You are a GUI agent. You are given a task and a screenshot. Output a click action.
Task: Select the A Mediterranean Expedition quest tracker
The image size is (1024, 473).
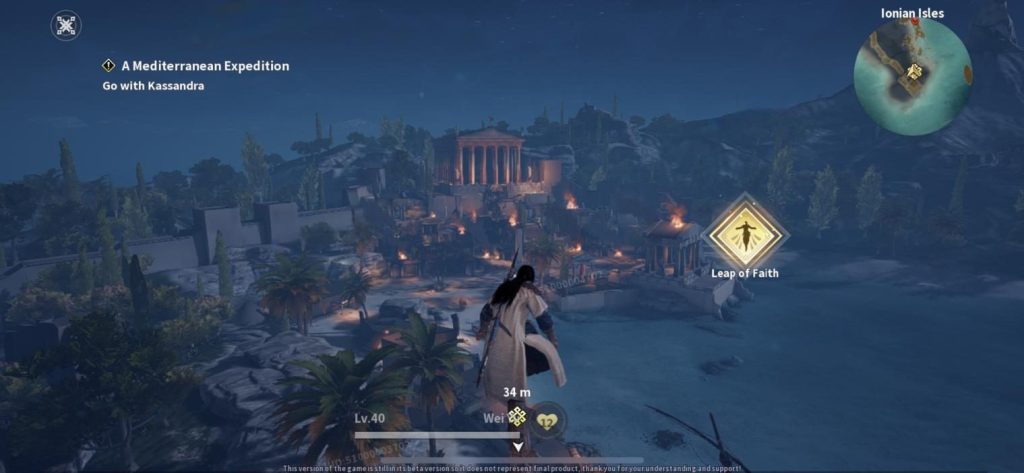[195, 66]
